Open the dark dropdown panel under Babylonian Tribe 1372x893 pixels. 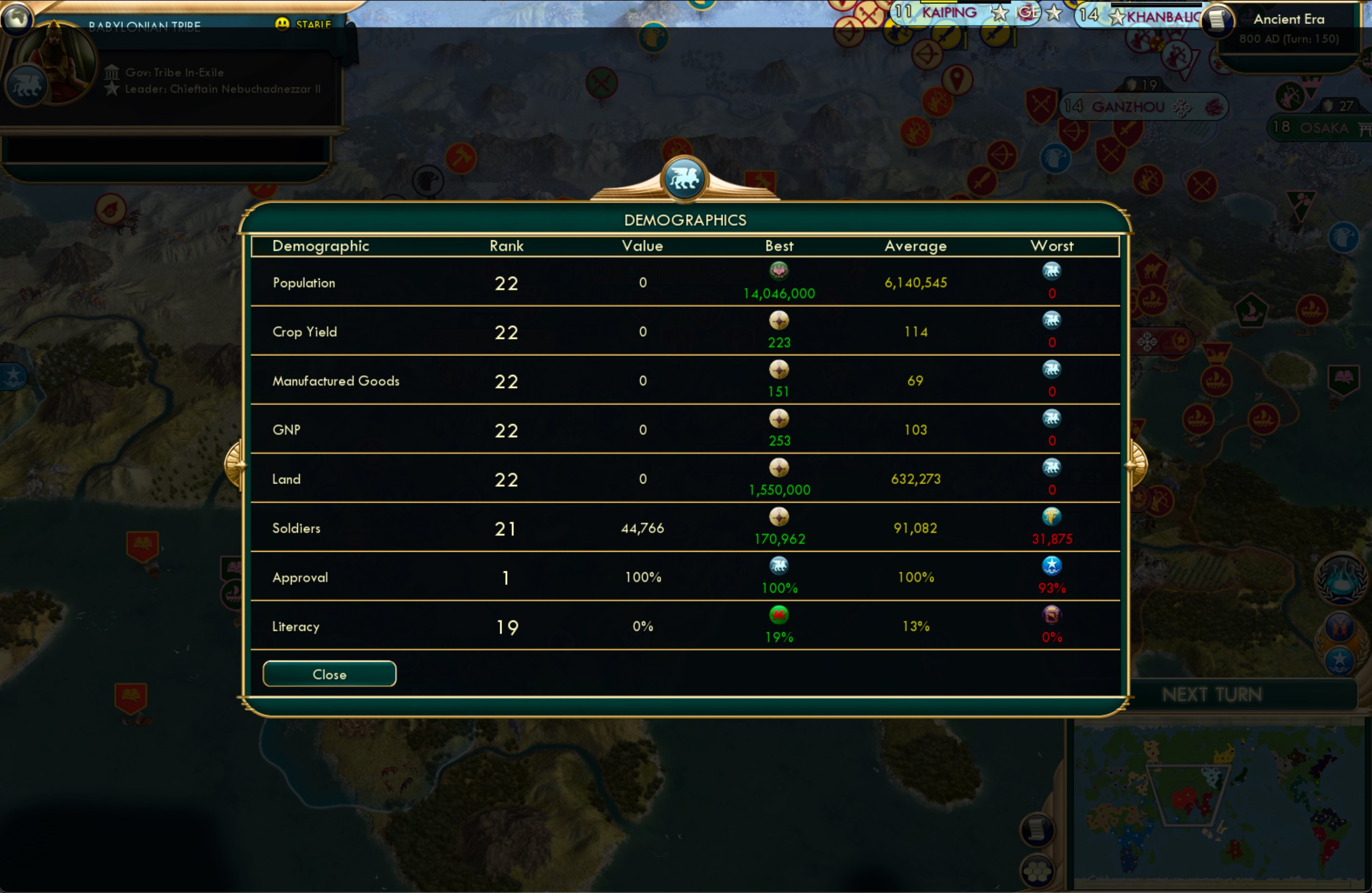click(x=167, y=153)
